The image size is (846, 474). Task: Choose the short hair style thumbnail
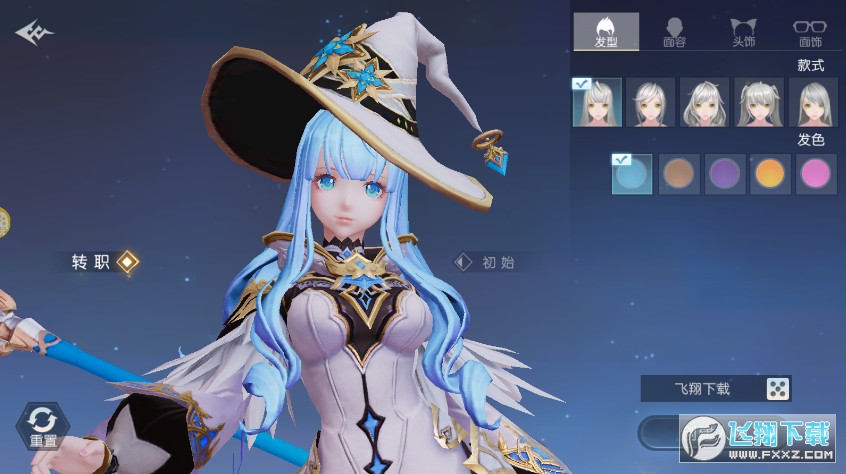[x=651, y=102]
